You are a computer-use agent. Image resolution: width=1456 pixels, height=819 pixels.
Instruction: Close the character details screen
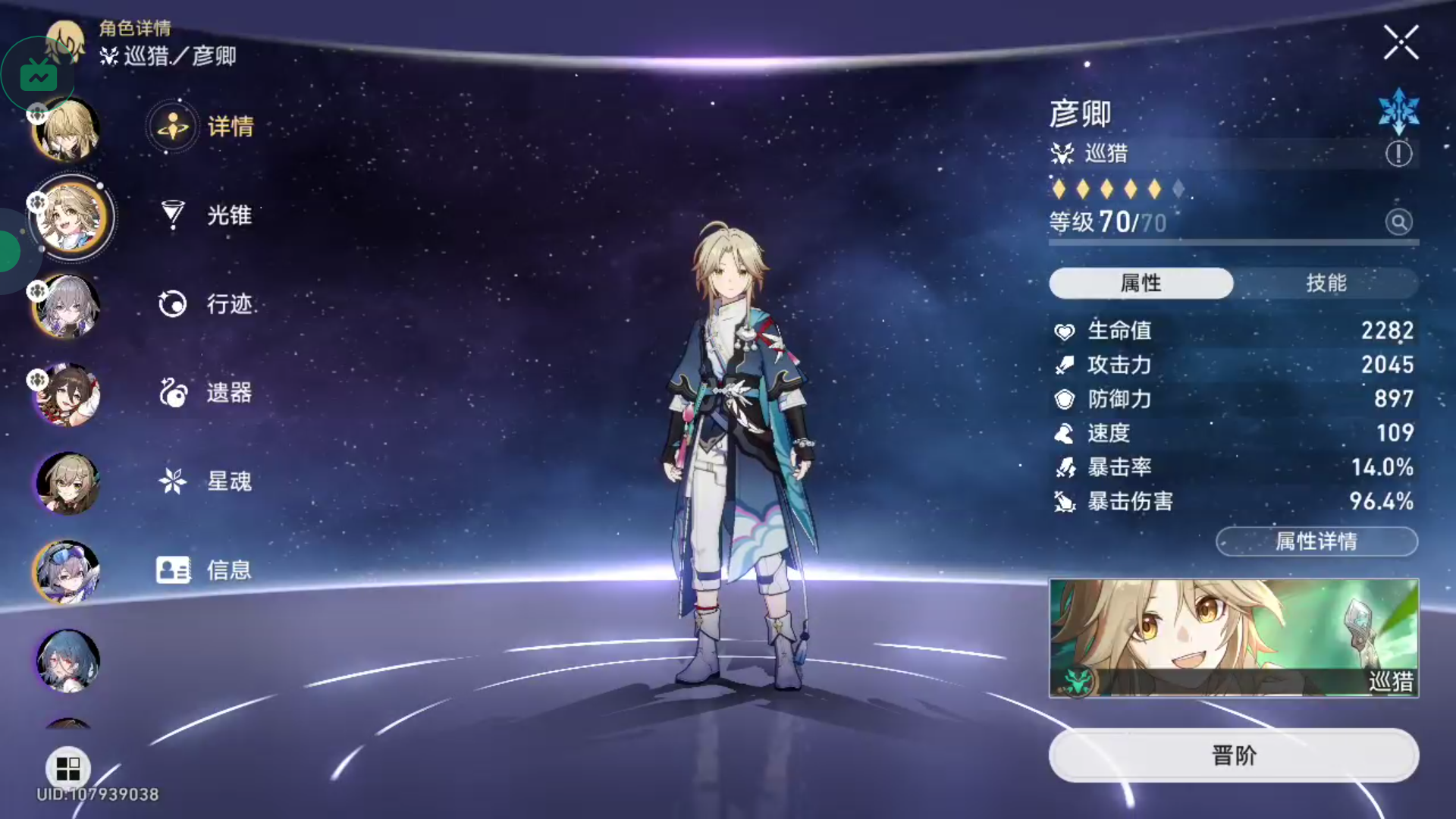click(1400, 42)
